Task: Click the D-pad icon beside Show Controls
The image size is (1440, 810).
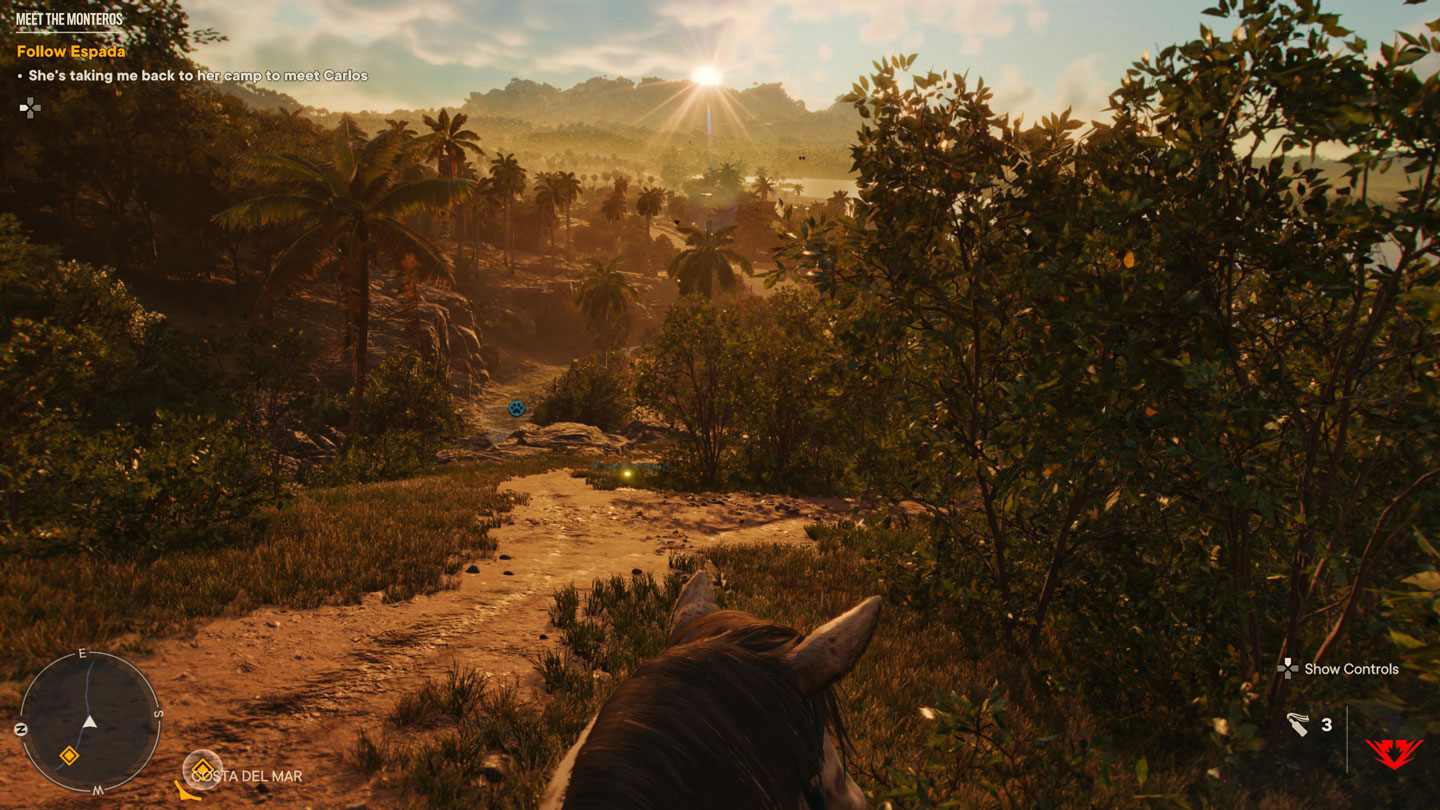Action: pos(1287,670)
